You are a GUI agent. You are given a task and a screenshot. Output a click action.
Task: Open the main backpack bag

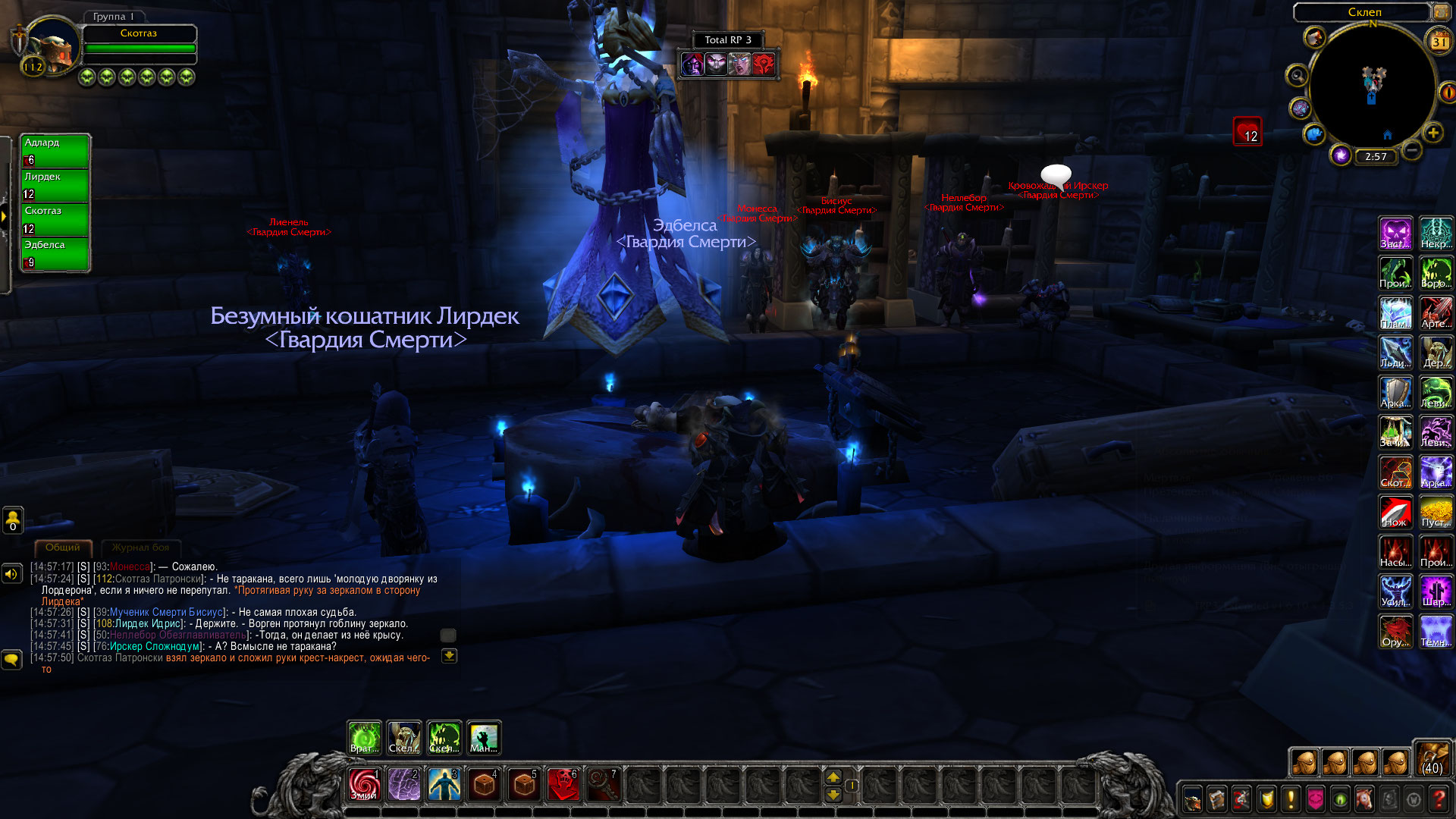(1432, 758)
